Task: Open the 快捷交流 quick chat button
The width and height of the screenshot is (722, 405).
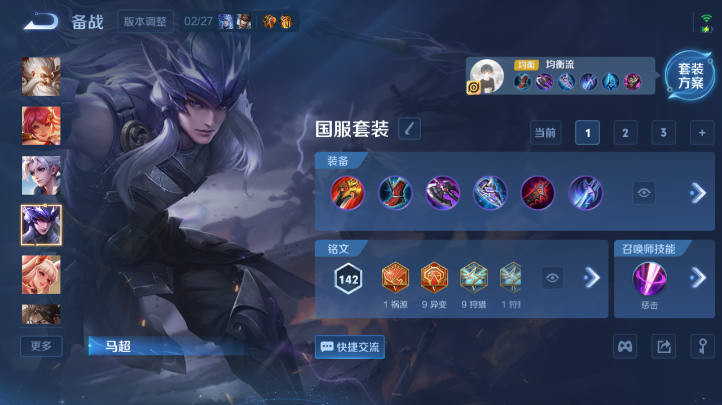Action: [x=350, y=347]
